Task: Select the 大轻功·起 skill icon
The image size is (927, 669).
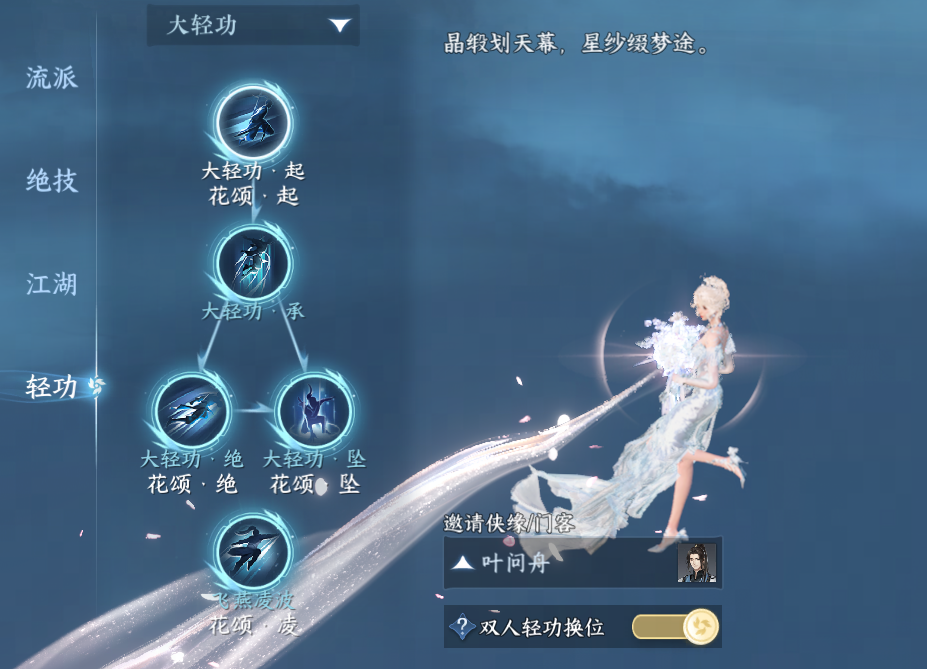Action: click(254, 122)
